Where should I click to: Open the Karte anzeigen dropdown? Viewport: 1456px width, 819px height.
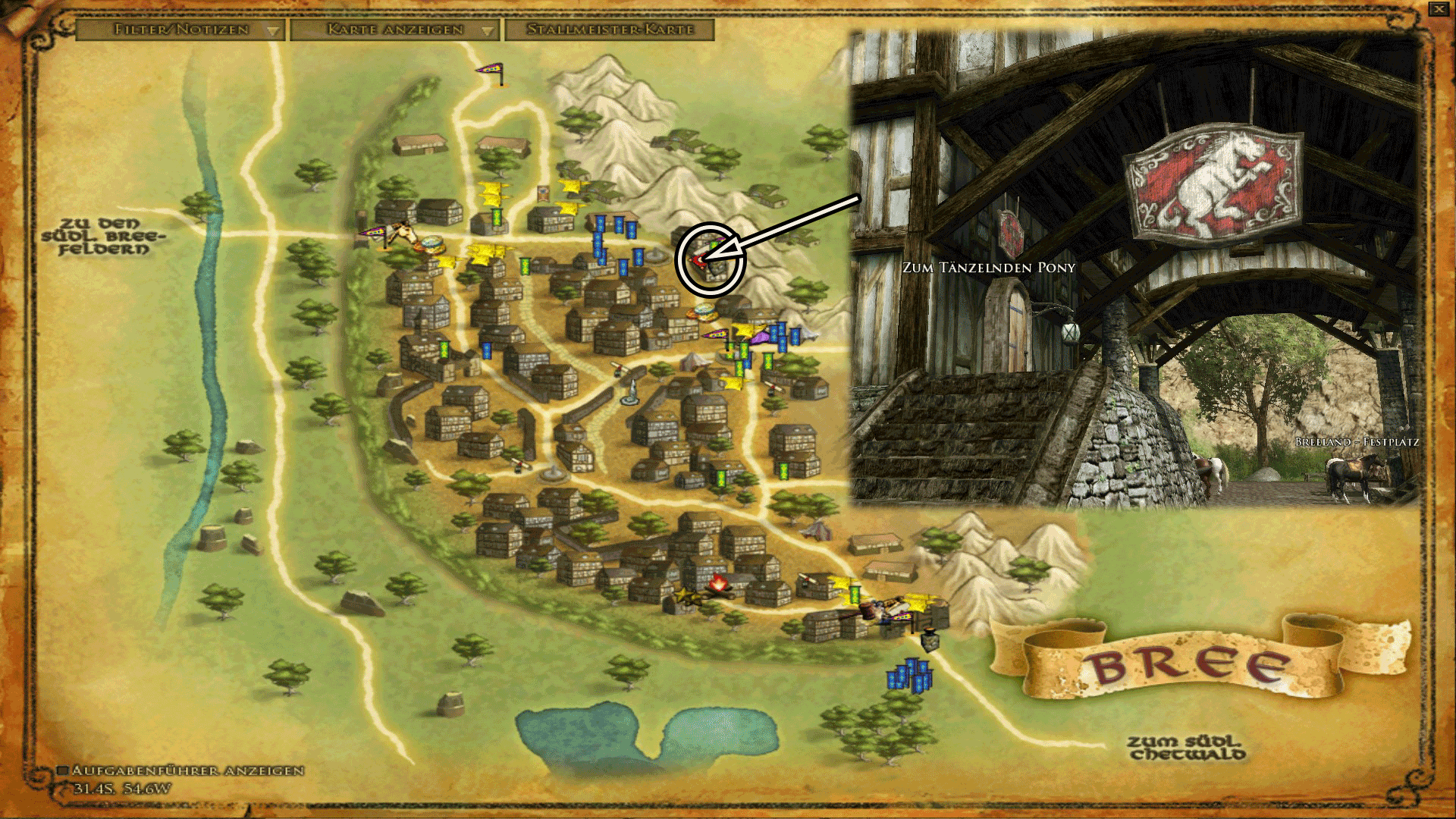[x=395, y=30]
